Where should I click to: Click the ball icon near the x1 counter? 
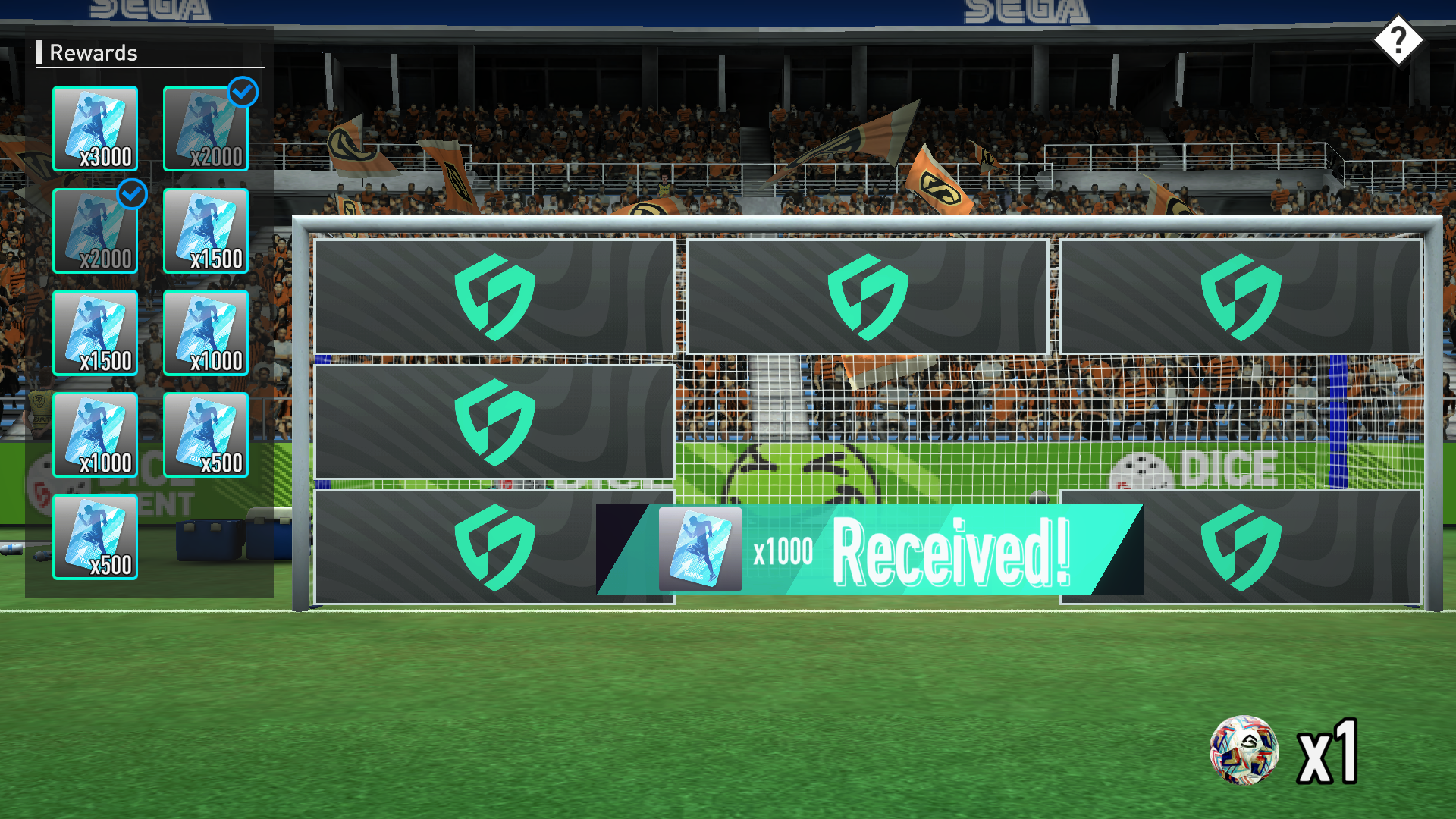(1247, 751)
